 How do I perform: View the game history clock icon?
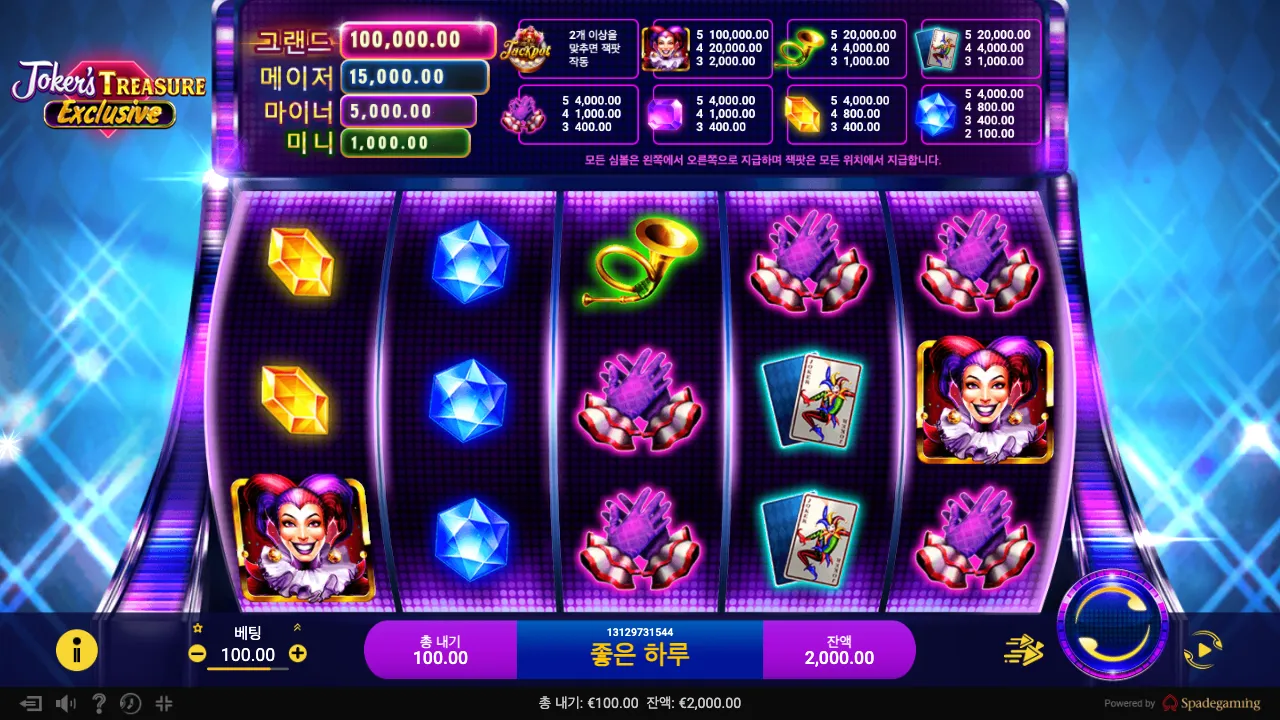coord(130,703)
